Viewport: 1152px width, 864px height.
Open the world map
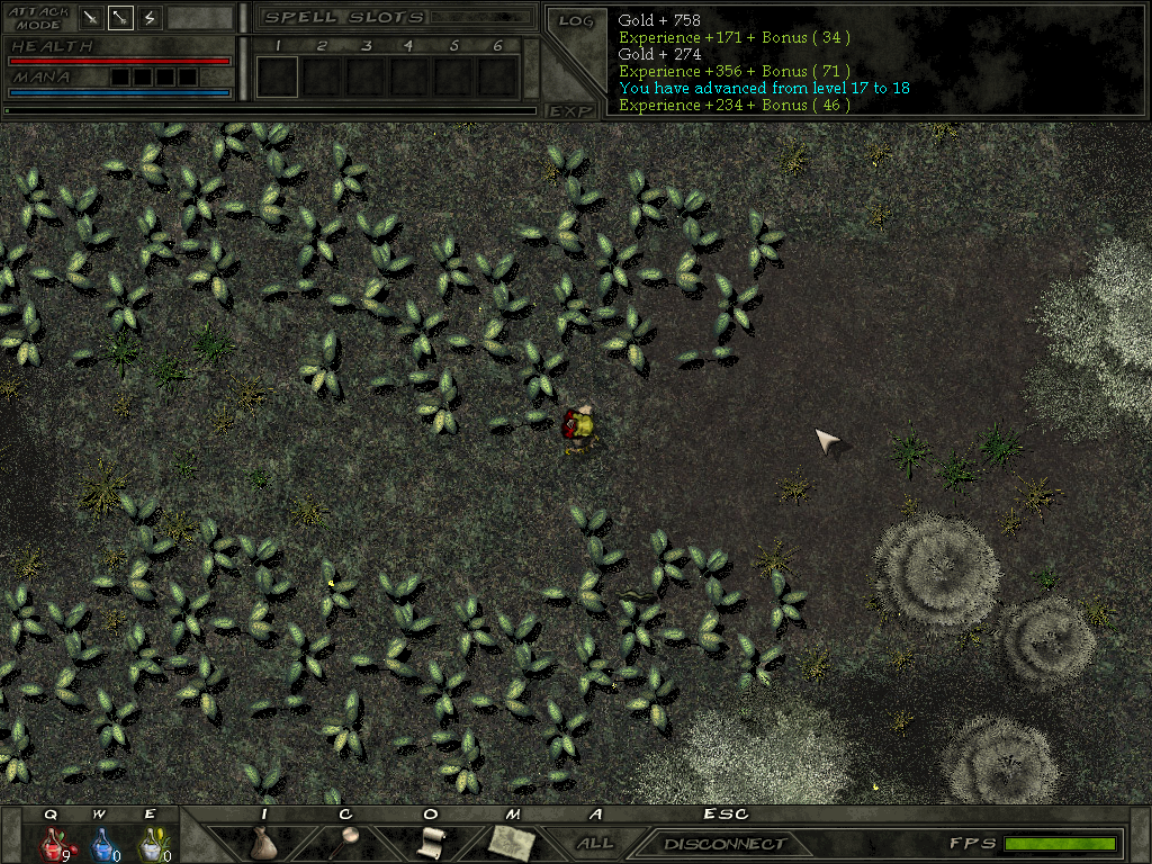pos(512,842)
